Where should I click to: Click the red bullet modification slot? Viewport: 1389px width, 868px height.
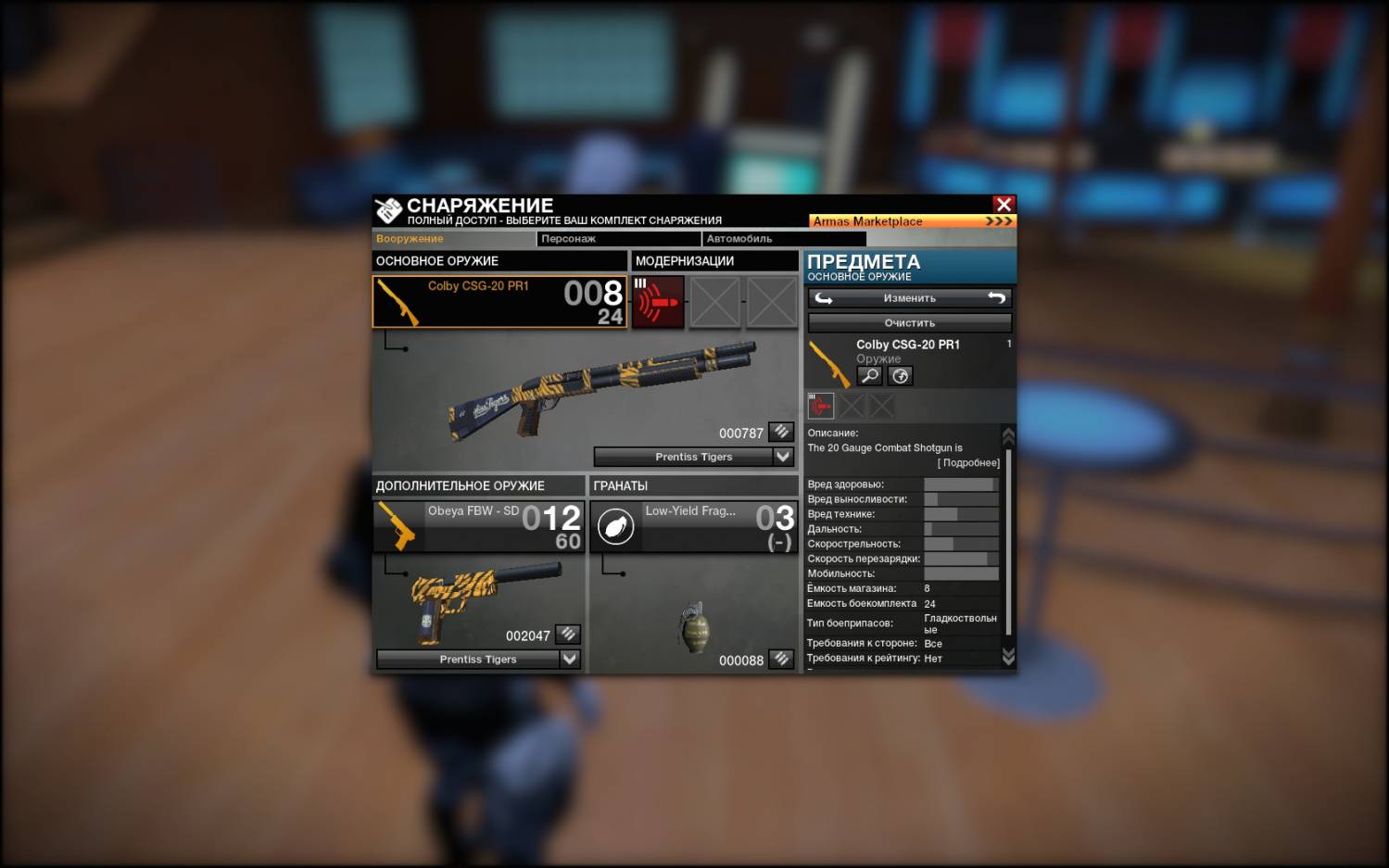(658, 302)
